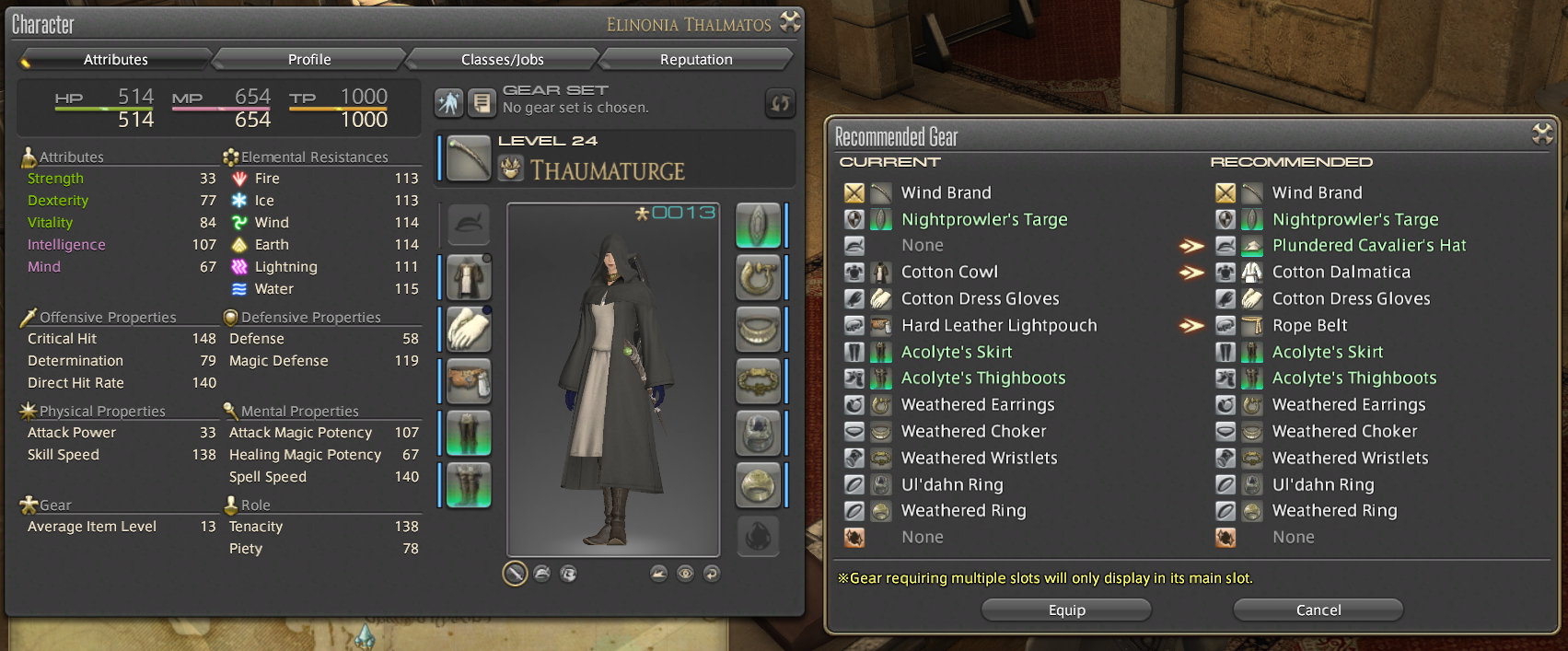Click the Hard Leather Lightpouch current item
Image resolution: width=1568 pixels, height=651 pixels.
(998, 326)
